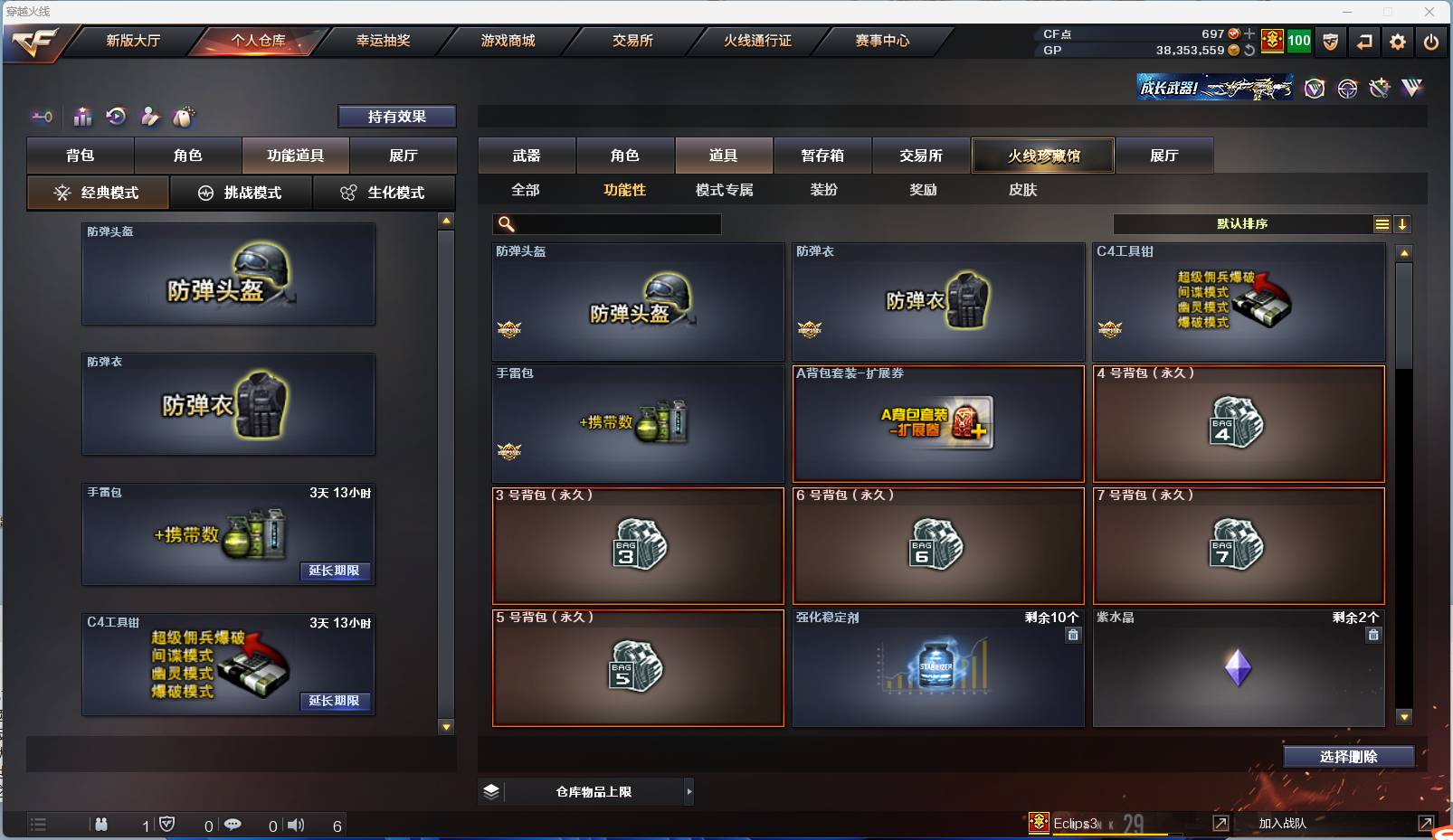1453x840 pixels.
Task: Toggle the descending sort arrow next to 默认排序
Action: 1403,223
